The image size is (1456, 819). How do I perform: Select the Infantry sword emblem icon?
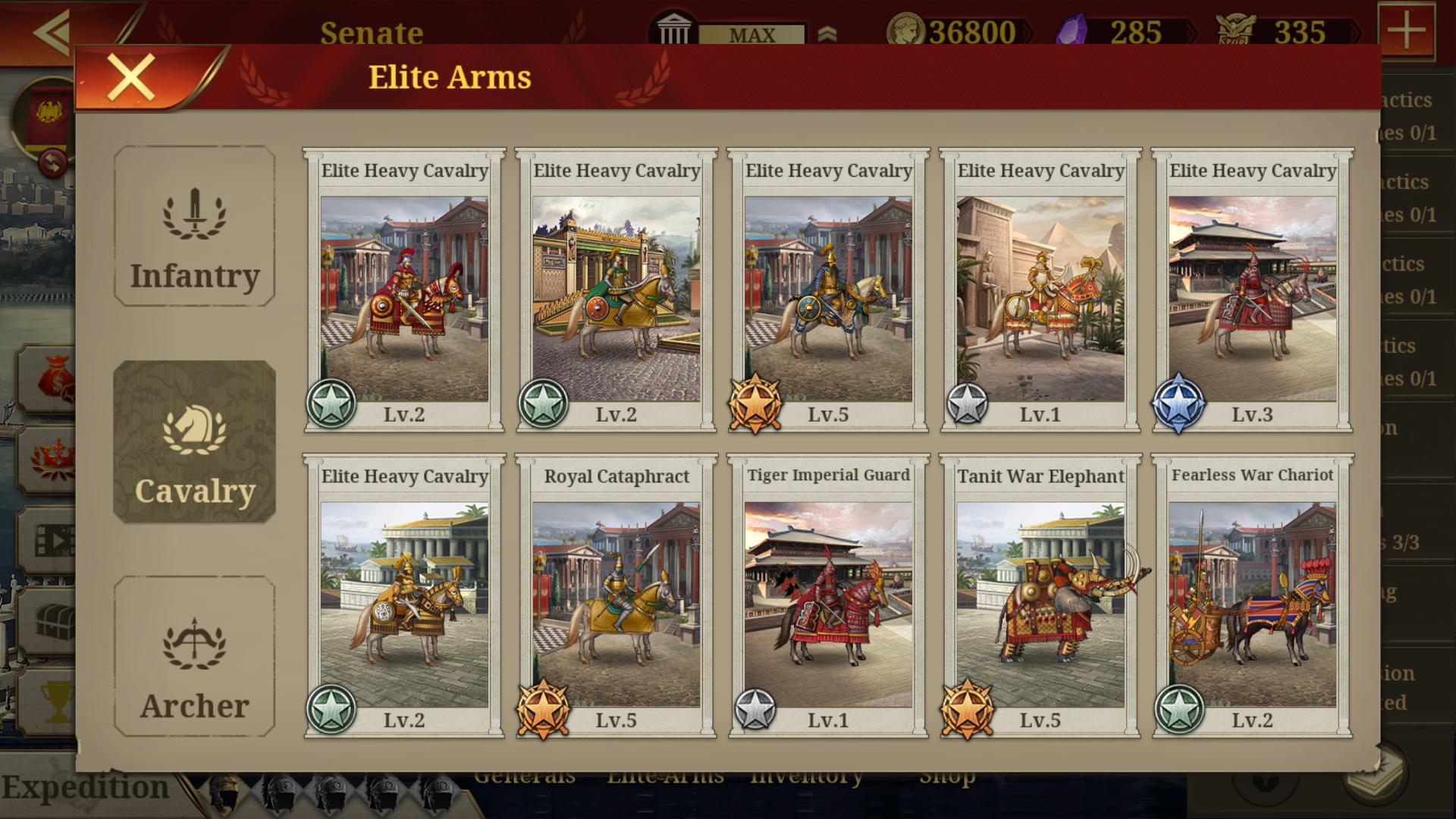[x=194, y=224]
